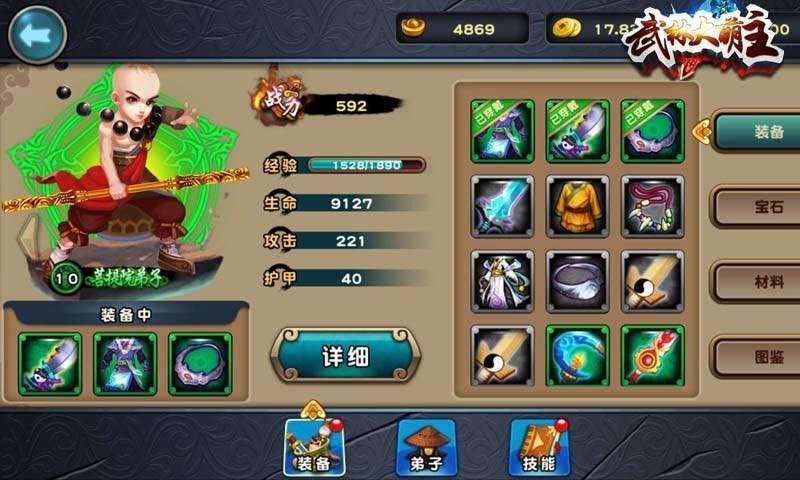Click the jade bracelet in 装备中 panel
Viewport: 800px width, 480px height.
coord(200,363)
